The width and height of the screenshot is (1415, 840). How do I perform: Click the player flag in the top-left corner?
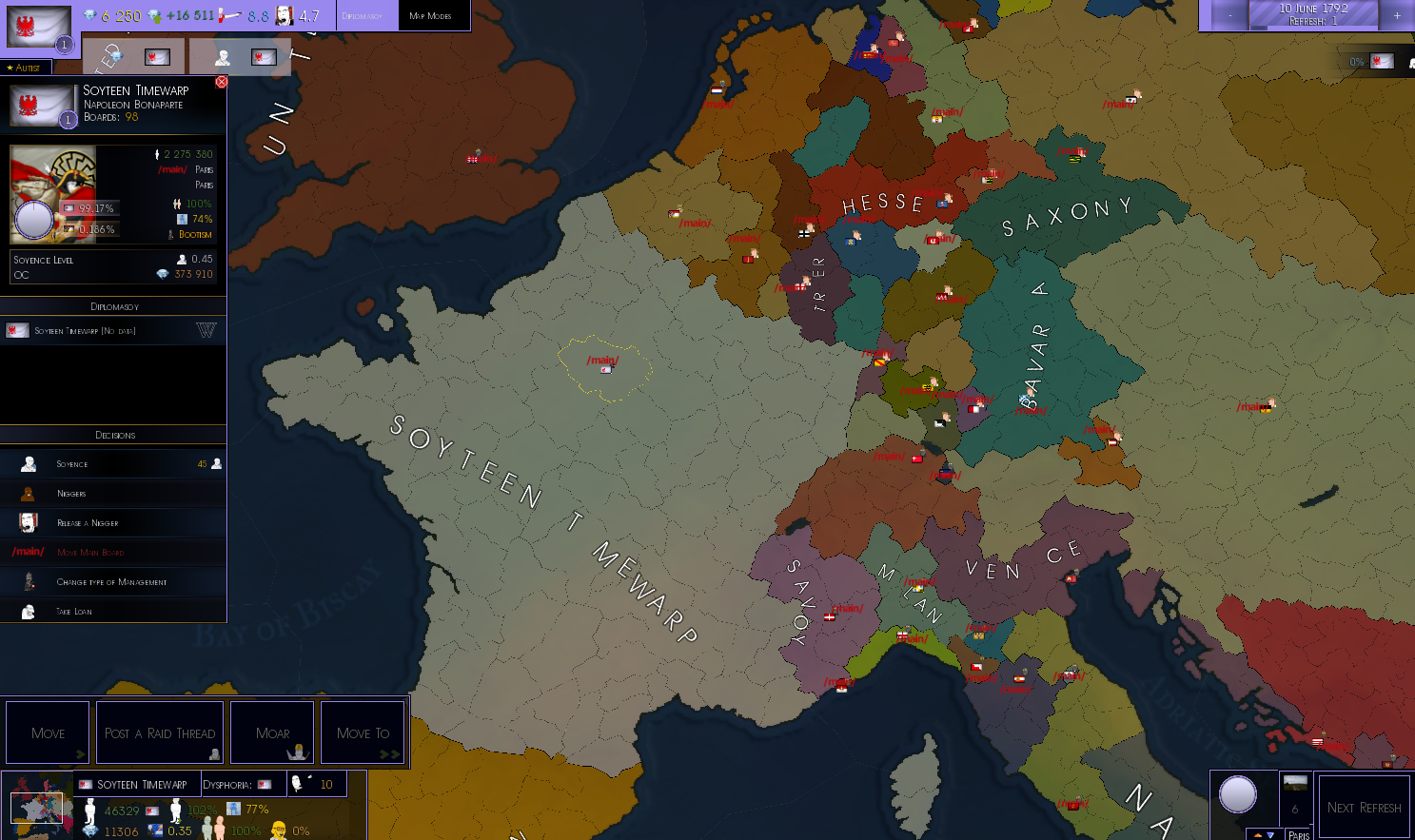(x=39, y=28)
